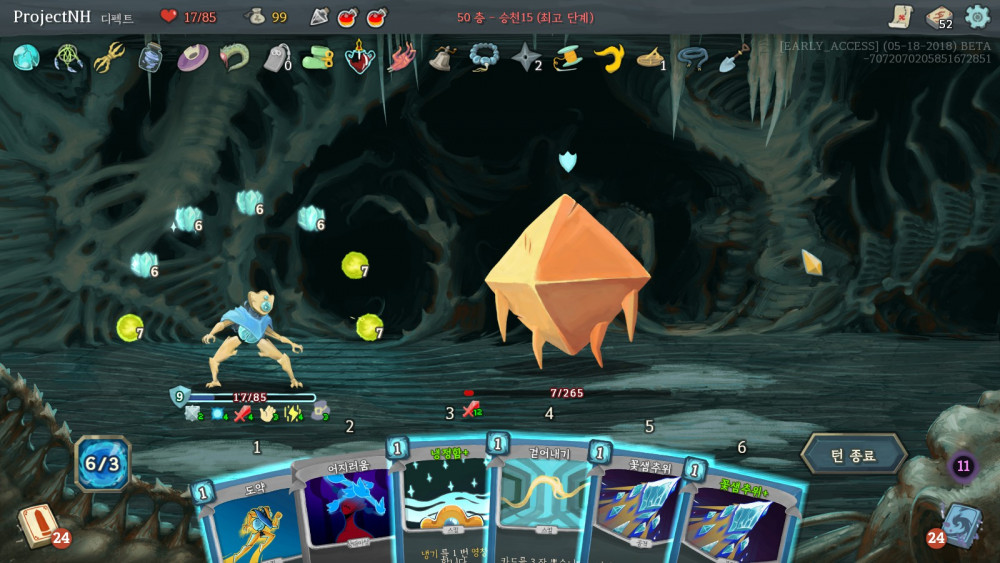Open the settings gear
This screenshot has width=1000, height=563.
[x=977, y=17]
